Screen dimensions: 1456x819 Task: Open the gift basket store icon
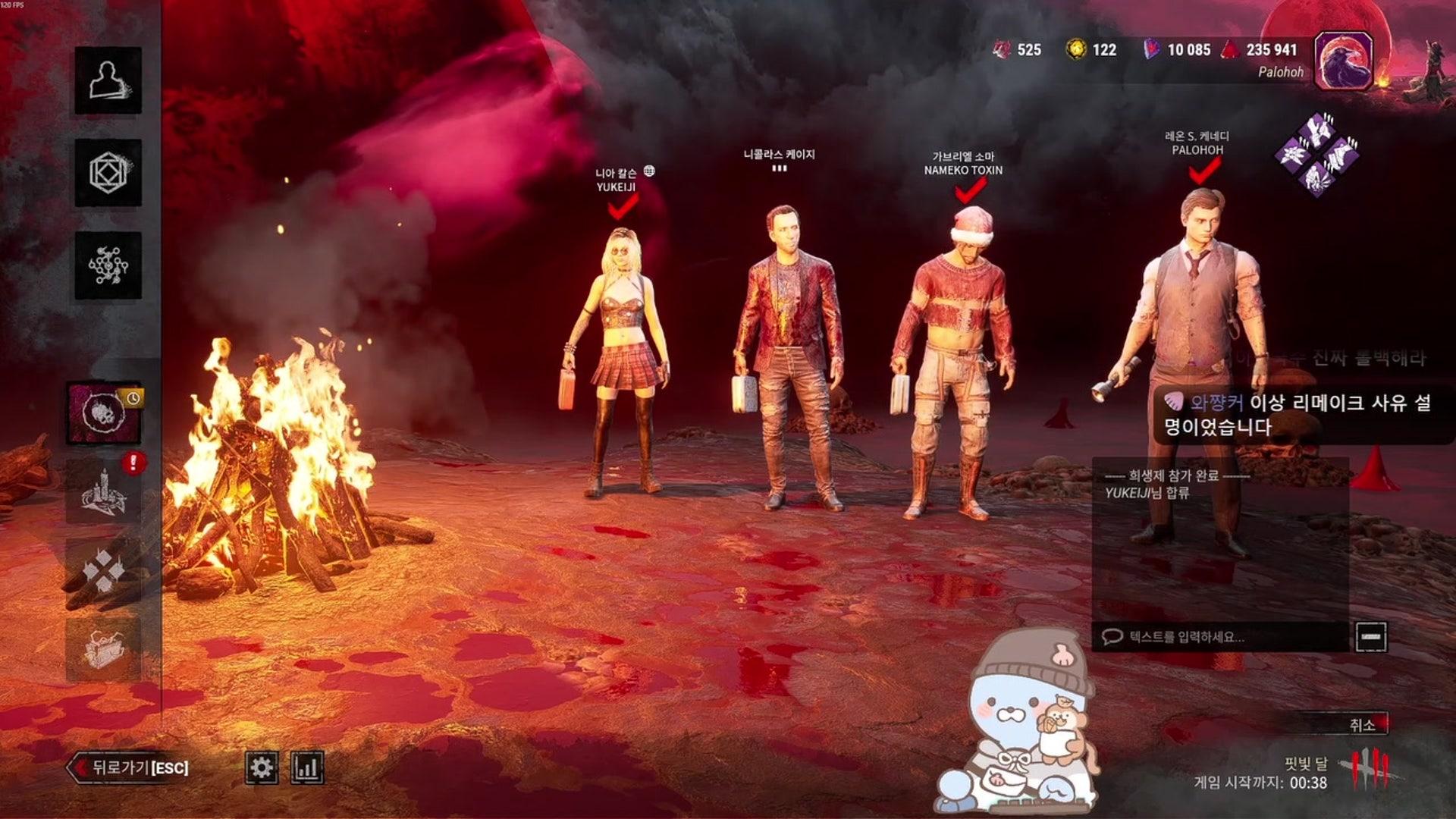coord(104,649)
